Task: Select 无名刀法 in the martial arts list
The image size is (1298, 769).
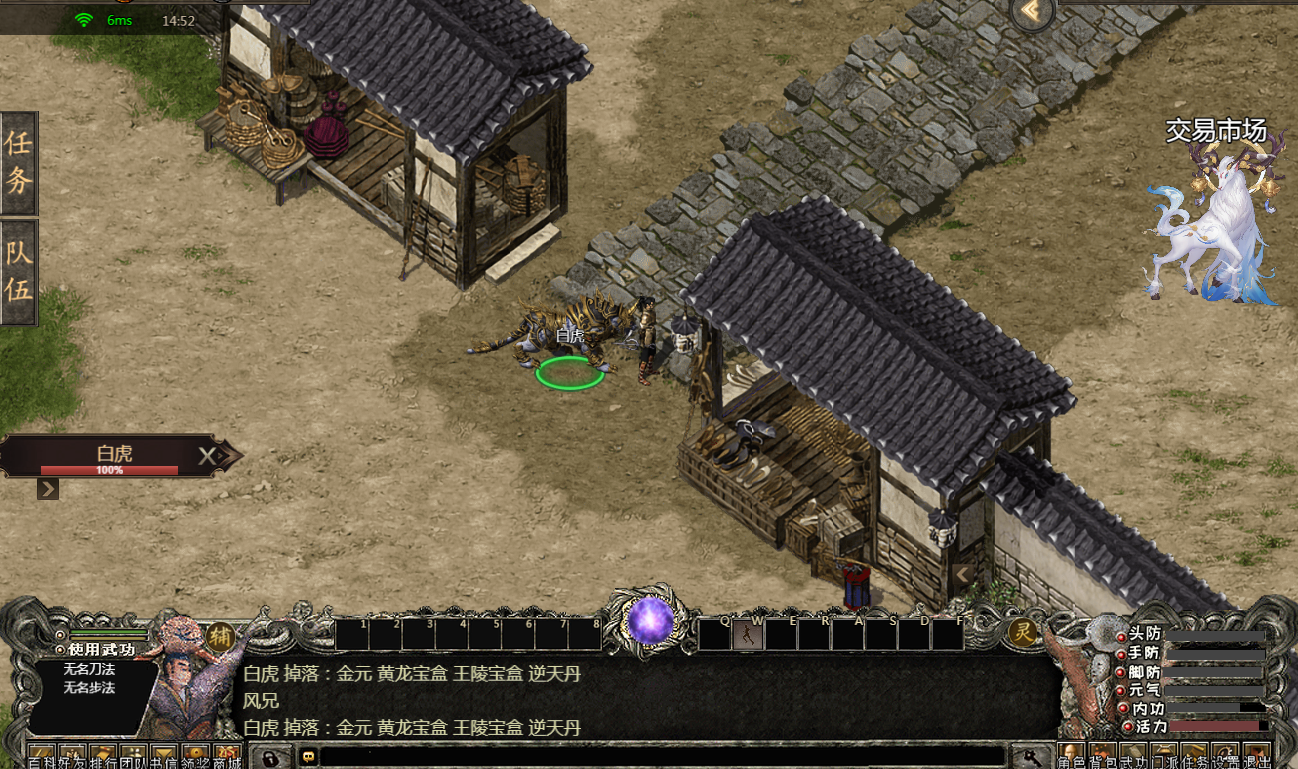Action: click(x=89, y=669)
